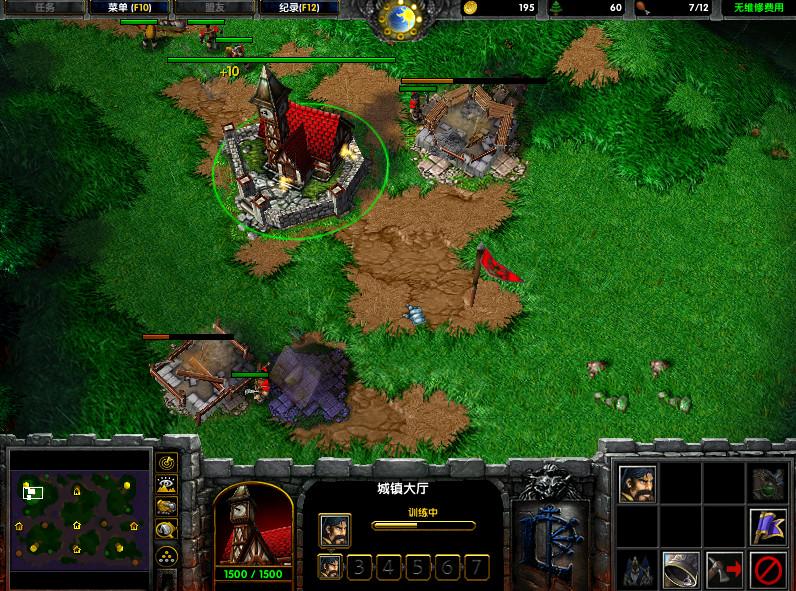
Task: Click the axe with red arrow icon
Action: [x=724, y=568]
